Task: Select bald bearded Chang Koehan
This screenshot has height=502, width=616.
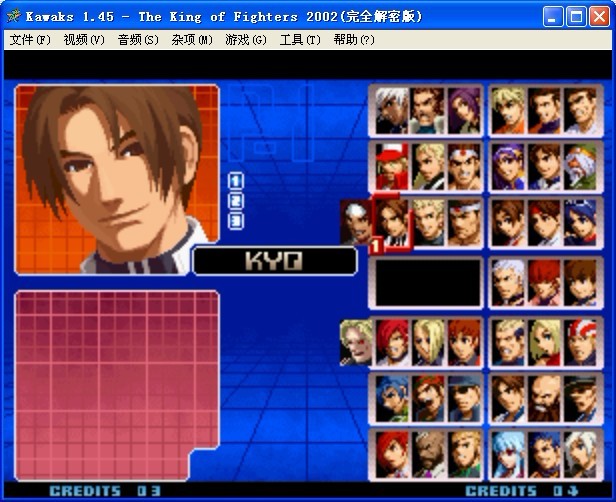Action: coord(544,398)
